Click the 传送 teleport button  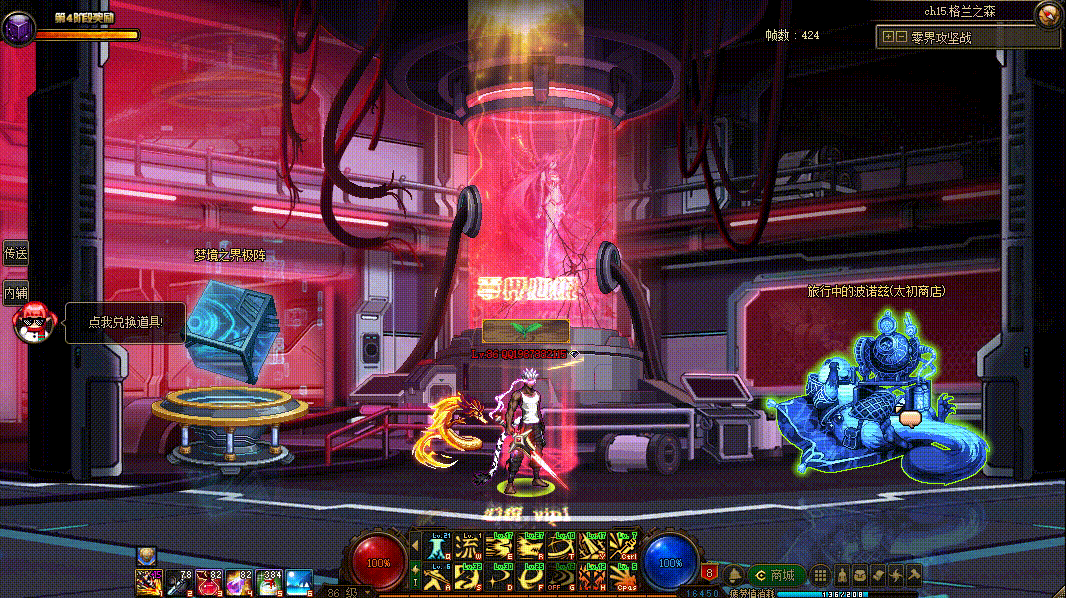coord(15,254)
